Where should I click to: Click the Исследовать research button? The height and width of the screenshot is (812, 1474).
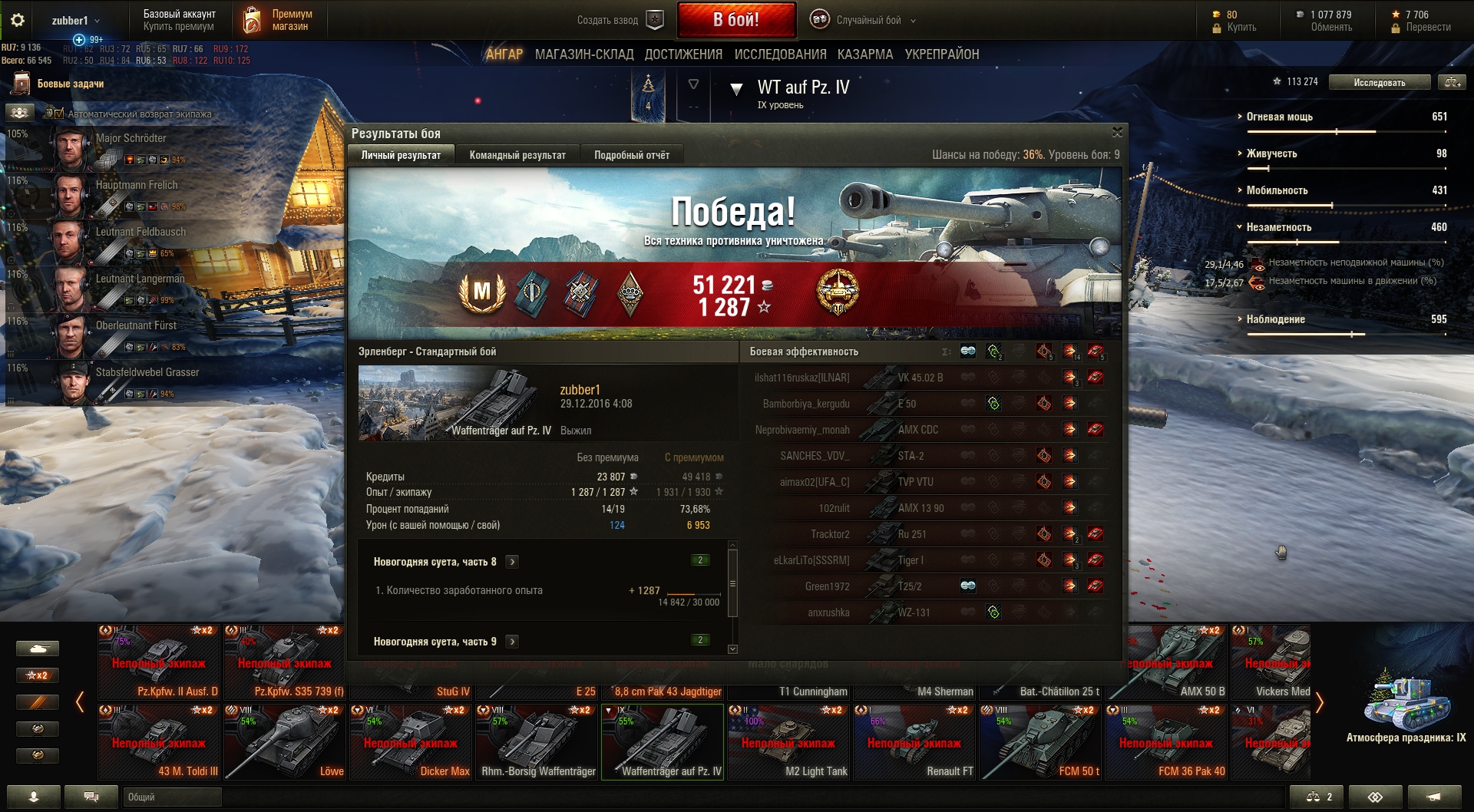(x=1379, y=83)
